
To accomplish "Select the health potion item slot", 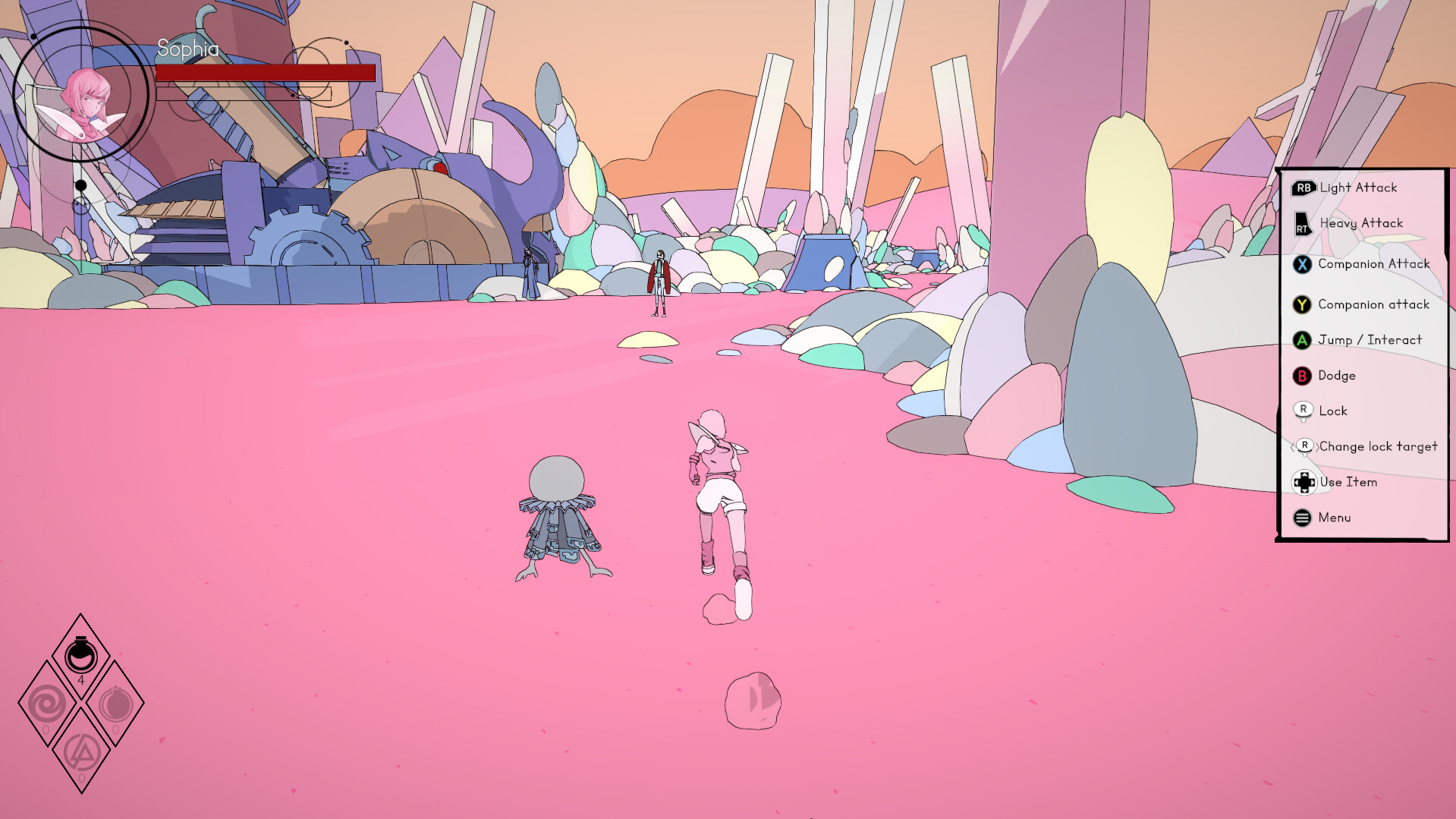I will point(80,656).
